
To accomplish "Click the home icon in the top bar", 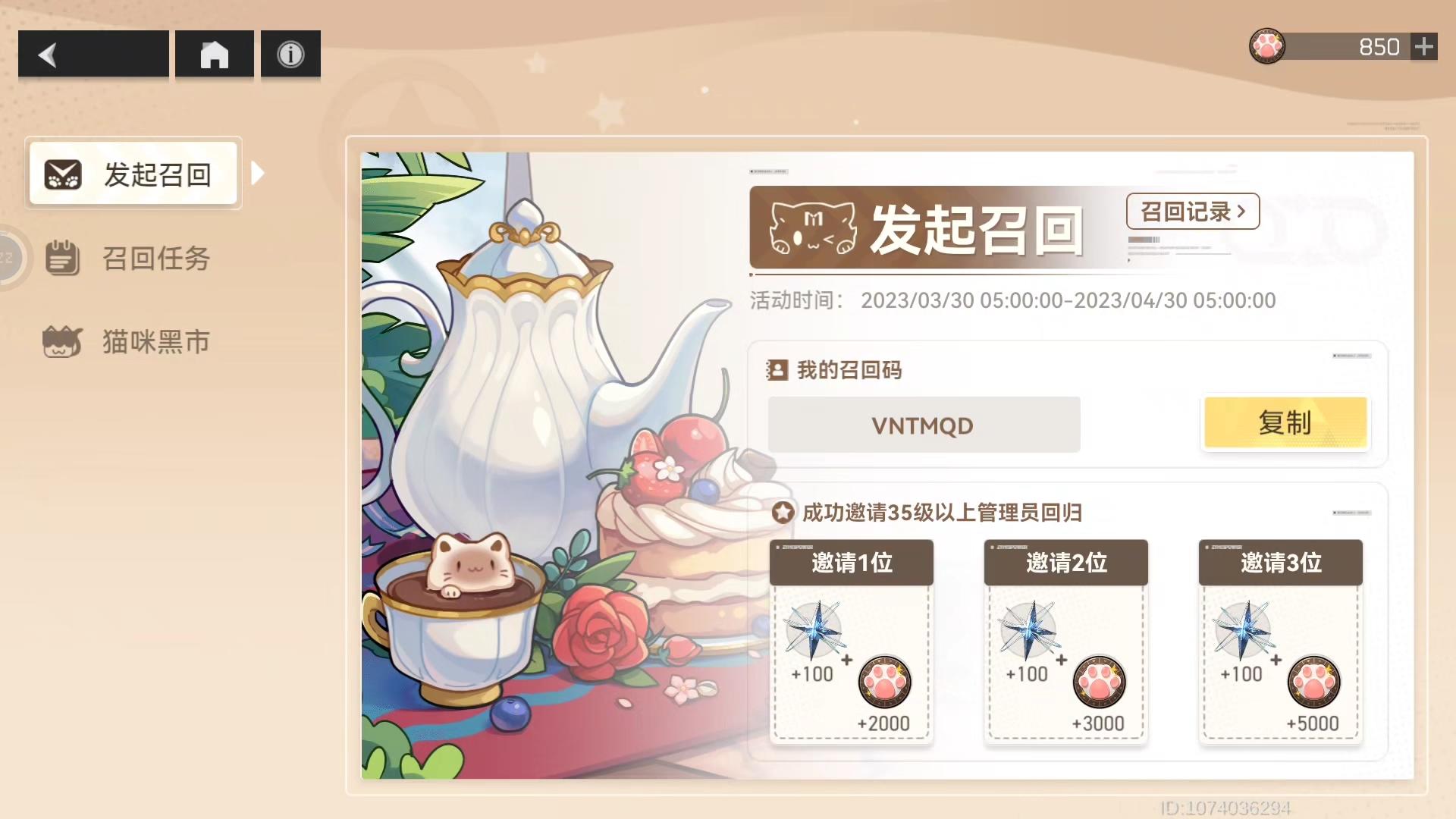I will tap(214, 54).
